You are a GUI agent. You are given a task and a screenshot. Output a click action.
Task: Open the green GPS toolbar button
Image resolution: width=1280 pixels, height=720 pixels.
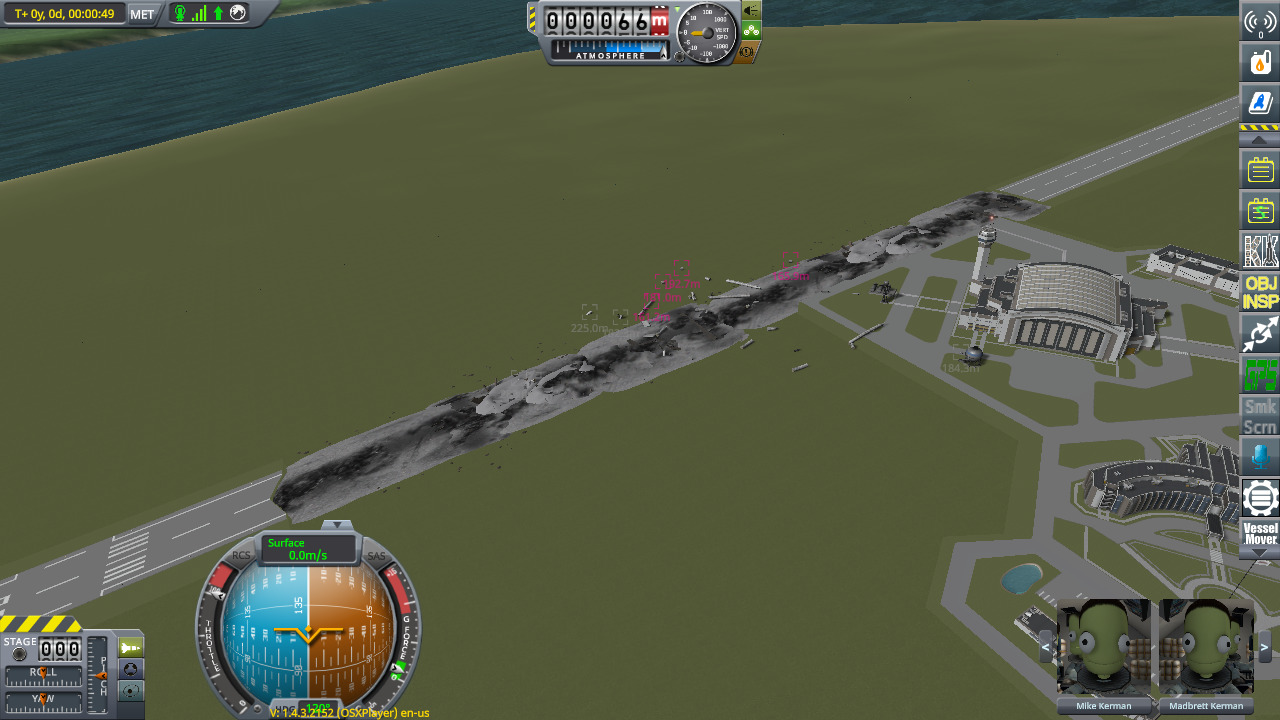[x=1260, y=375]
